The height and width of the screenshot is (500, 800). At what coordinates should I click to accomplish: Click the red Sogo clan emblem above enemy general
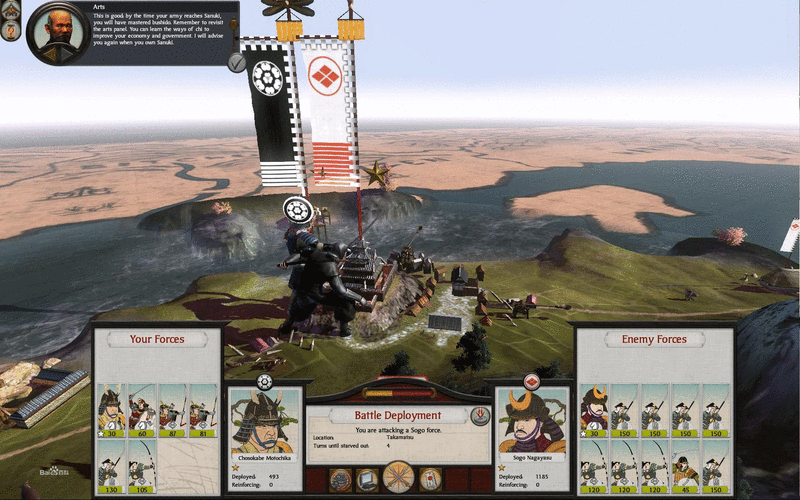531,381
